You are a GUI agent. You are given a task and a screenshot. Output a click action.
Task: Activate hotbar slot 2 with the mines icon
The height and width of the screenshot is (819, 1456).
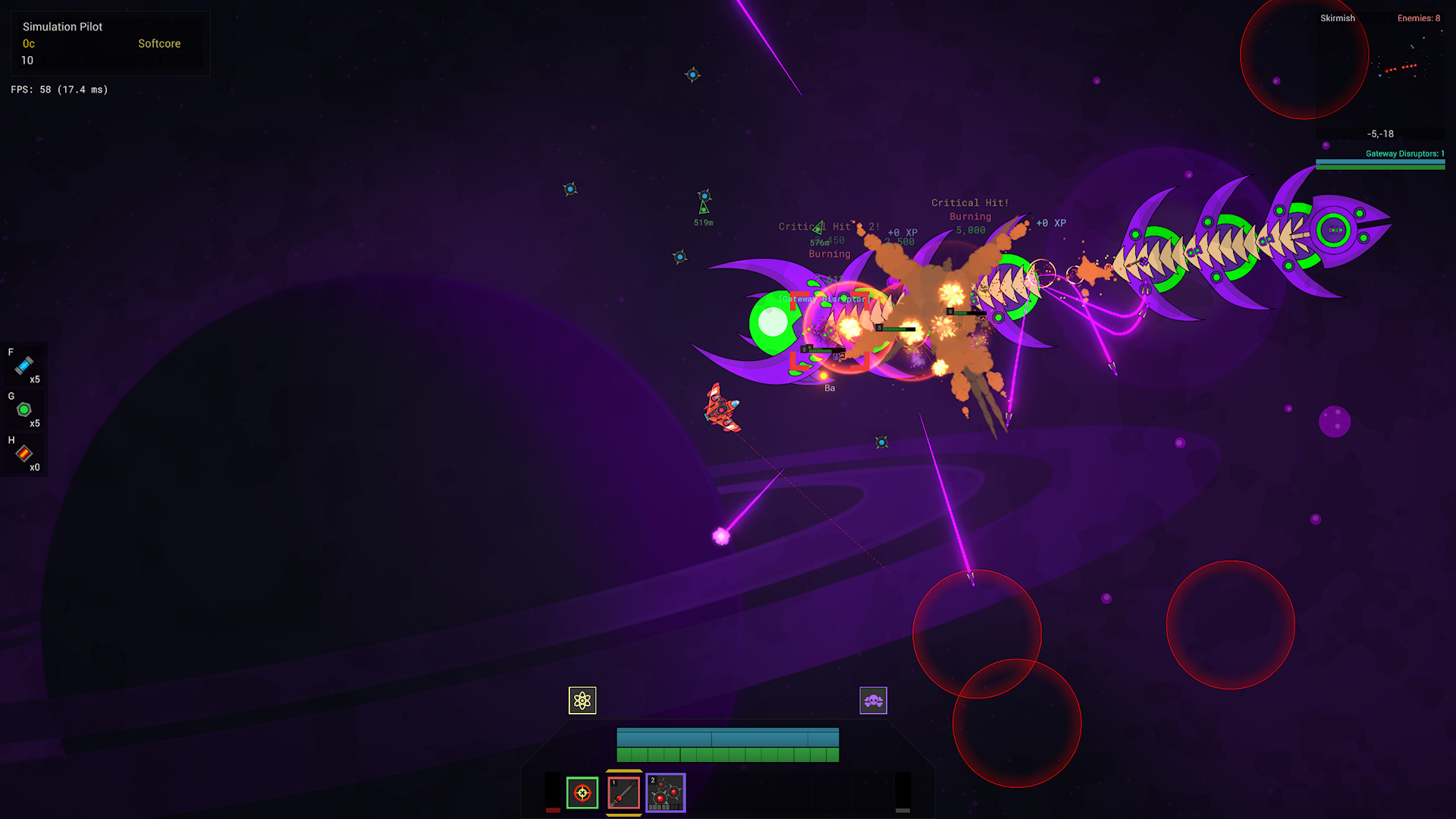click(667, 793)
